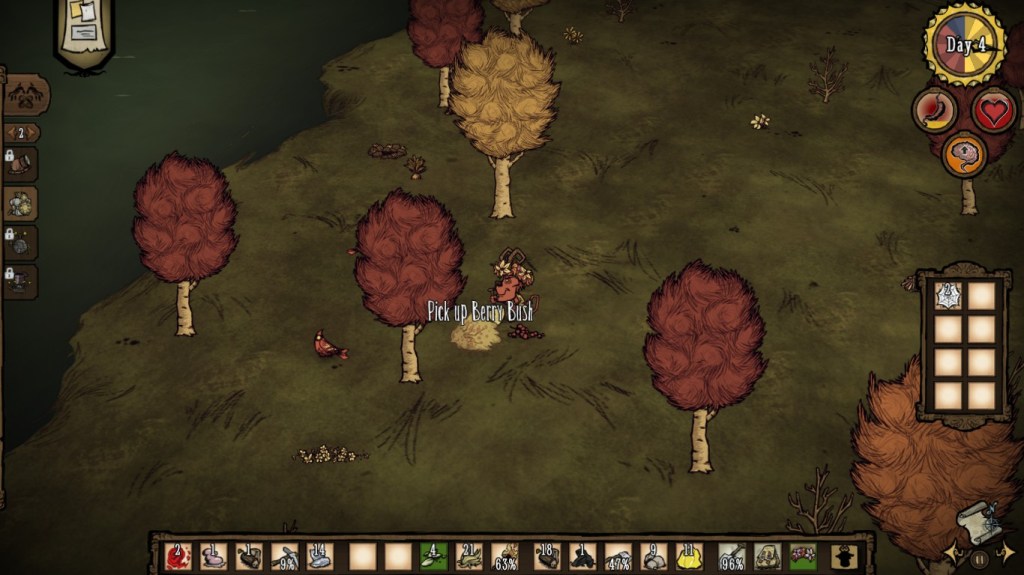Pick the green slot holding 4 items
1024x575 pixels.
433,556
